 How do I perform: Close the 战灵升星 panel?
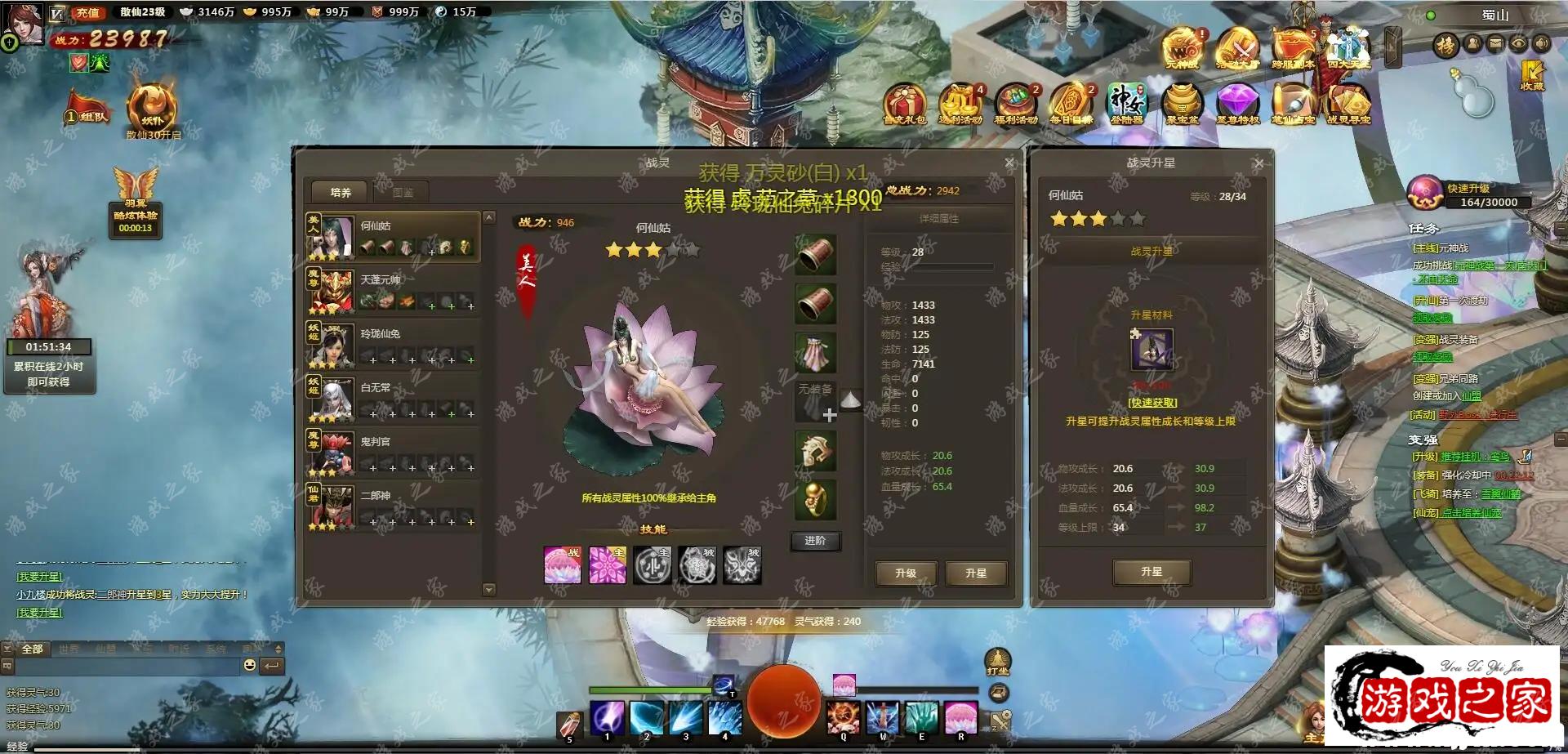coord(1259,163)
